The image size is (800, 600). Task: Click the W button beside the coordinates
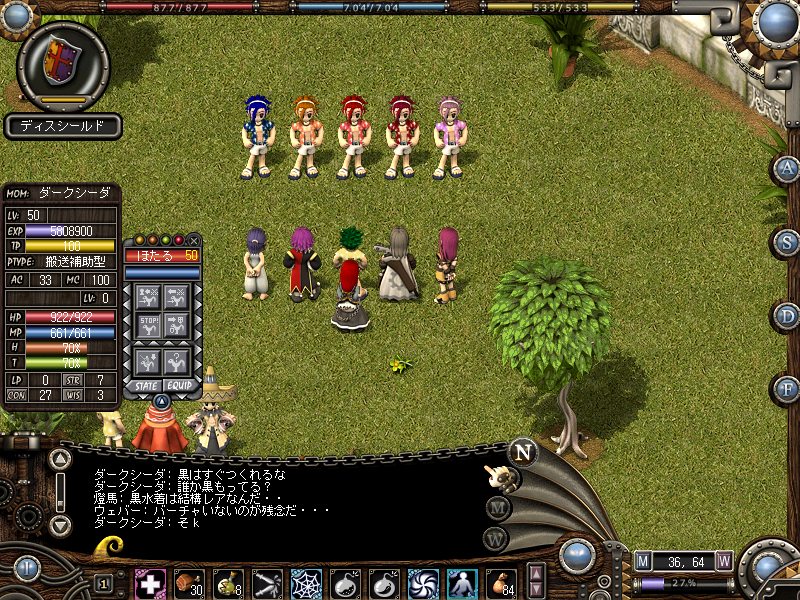[x=724, y=560]
